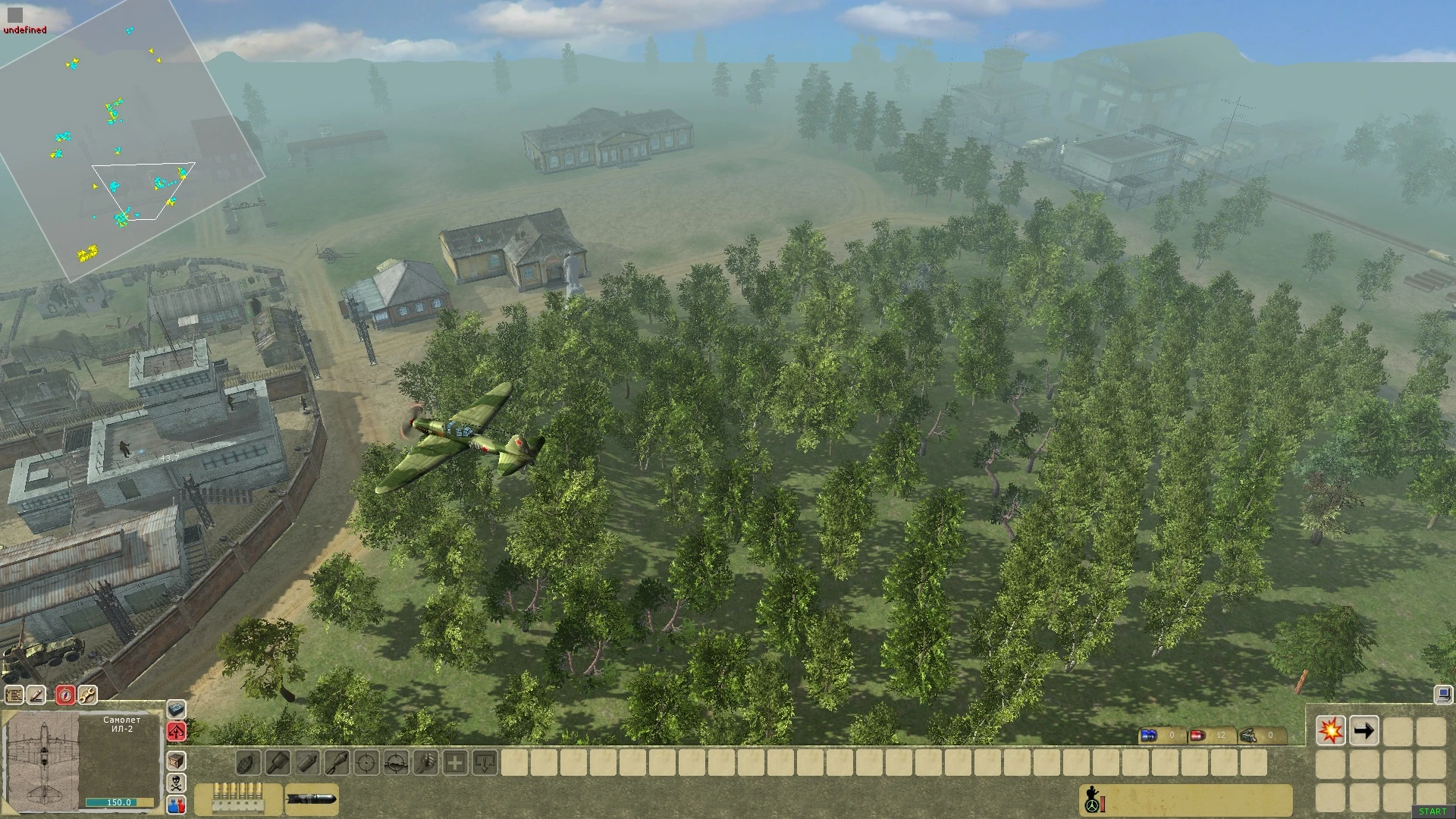Switch to the scroll objectives tab
Image resolution: width=1456 pixels, height=819 pixels.
[x=14, y=694]
